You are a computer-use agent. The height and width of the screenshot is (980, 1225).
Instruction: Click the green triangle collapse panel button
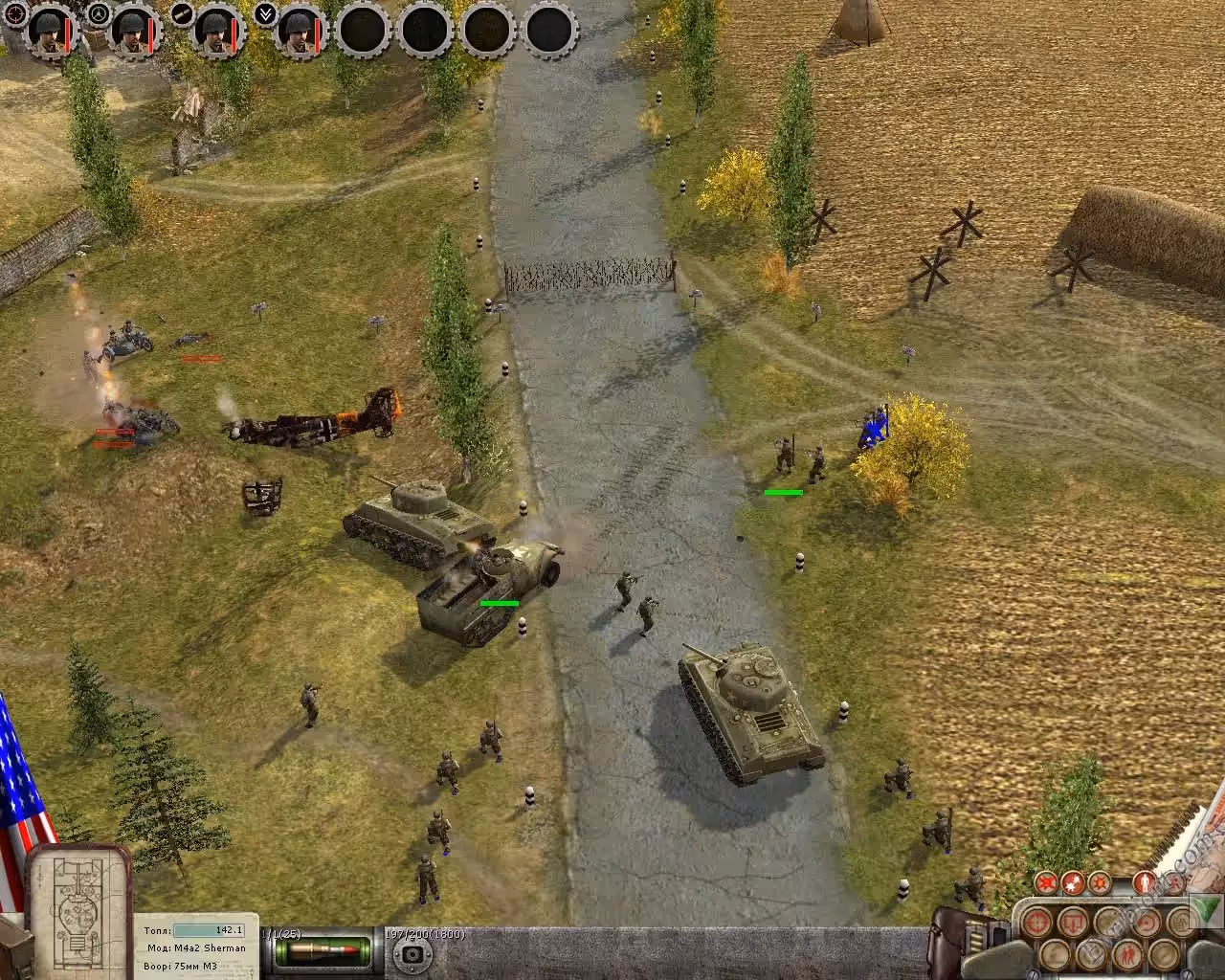pyautogui.click(x=1205, y=906)
